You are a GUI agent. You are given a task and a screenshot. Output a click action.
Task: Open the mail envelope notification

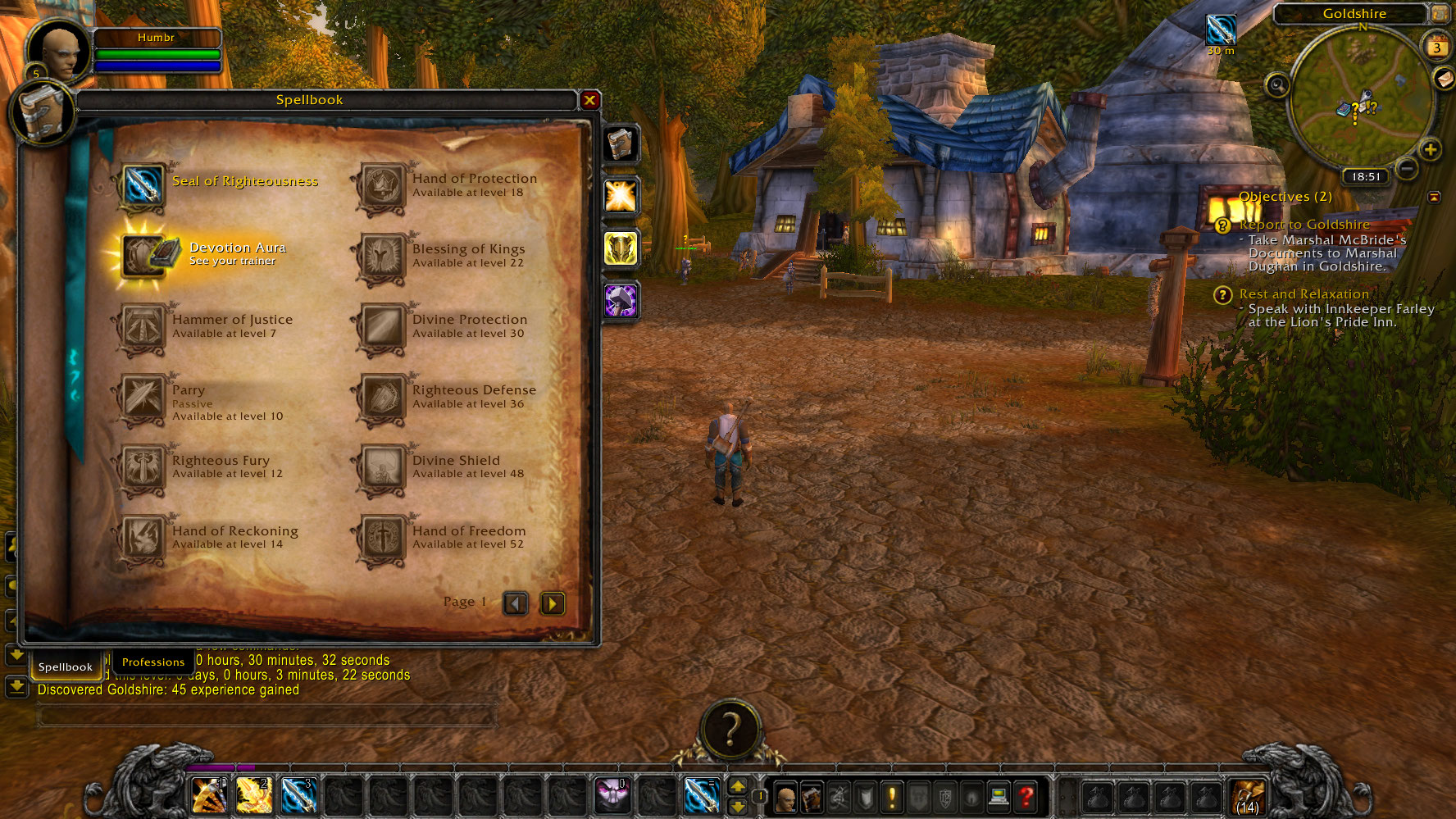point(1444,78)
